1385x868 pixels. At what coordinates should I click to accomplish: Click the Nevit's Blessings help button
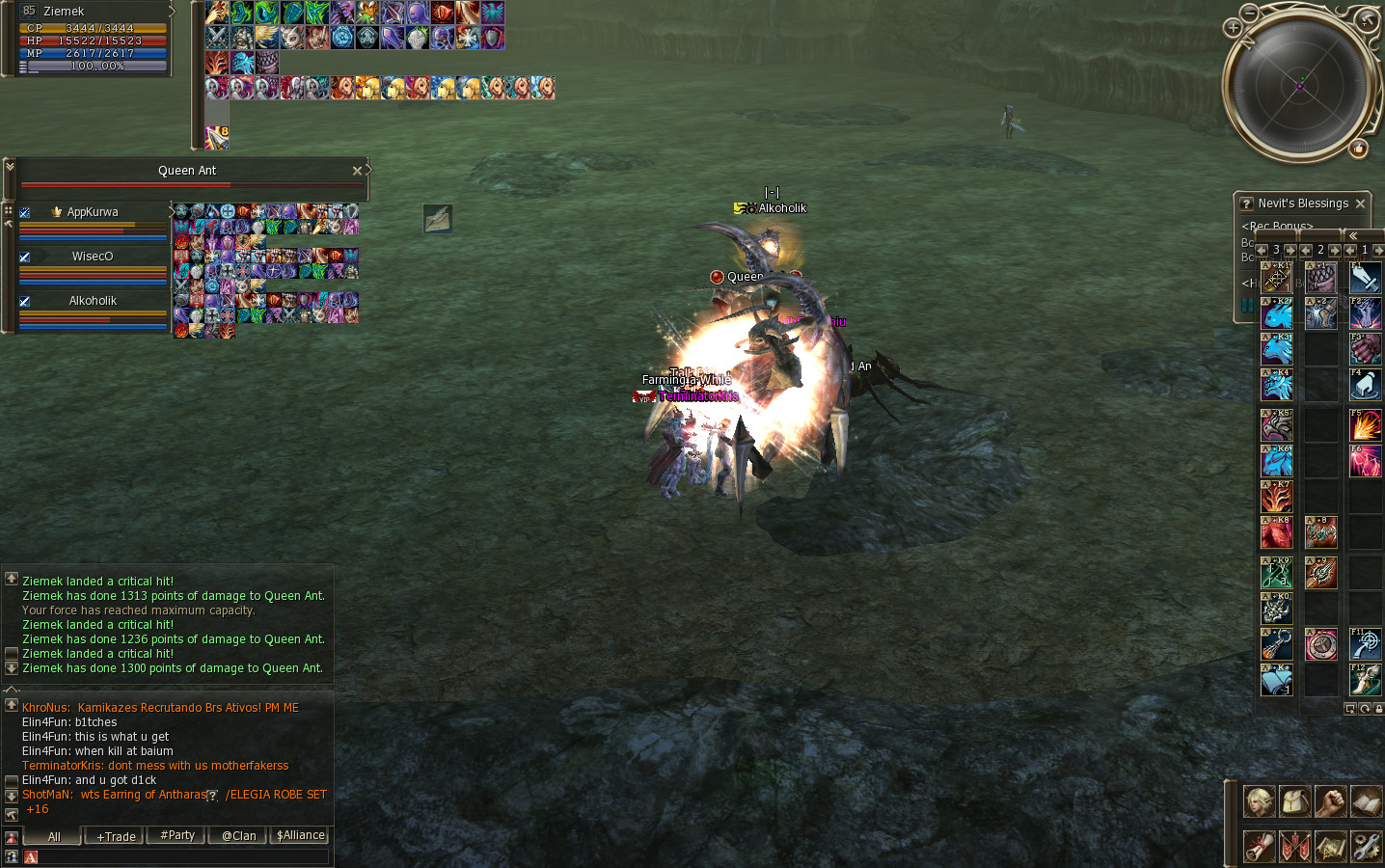point(1245,203)
